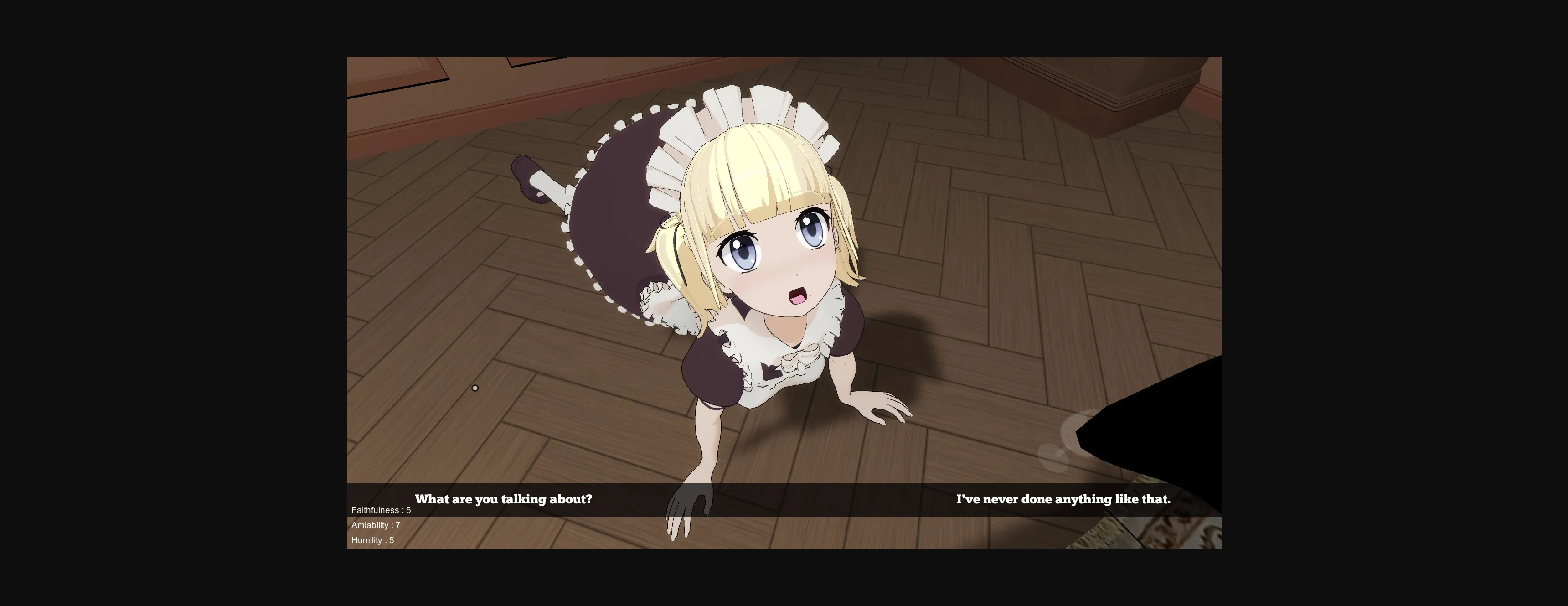Click the Amiability : 7 stat label
This screenshot has width=1568, height=606.
click(376, 524)
